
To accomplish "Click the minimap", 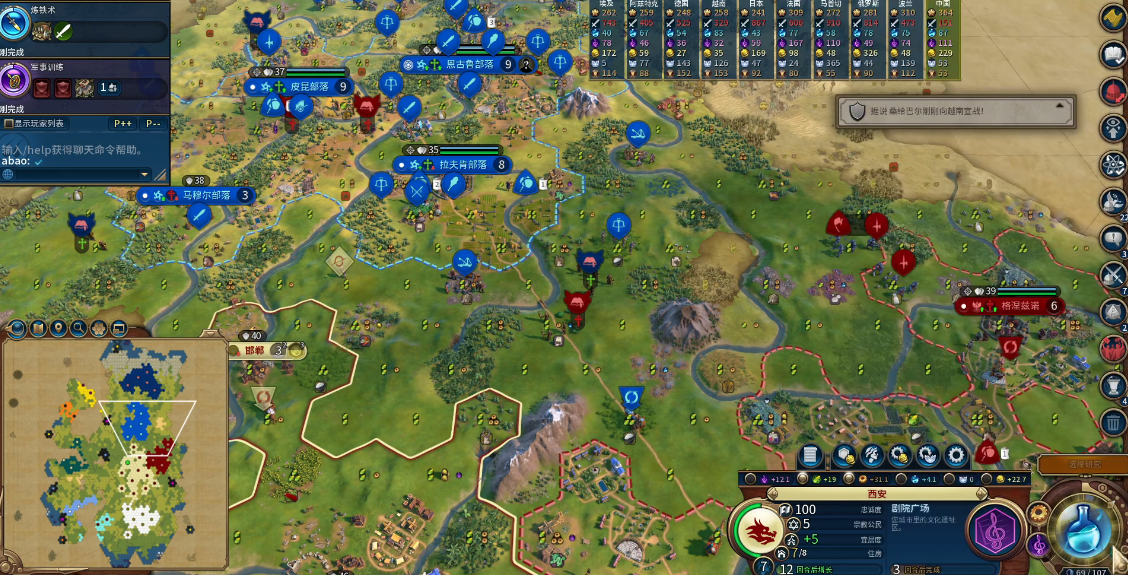I will (115, 450).
